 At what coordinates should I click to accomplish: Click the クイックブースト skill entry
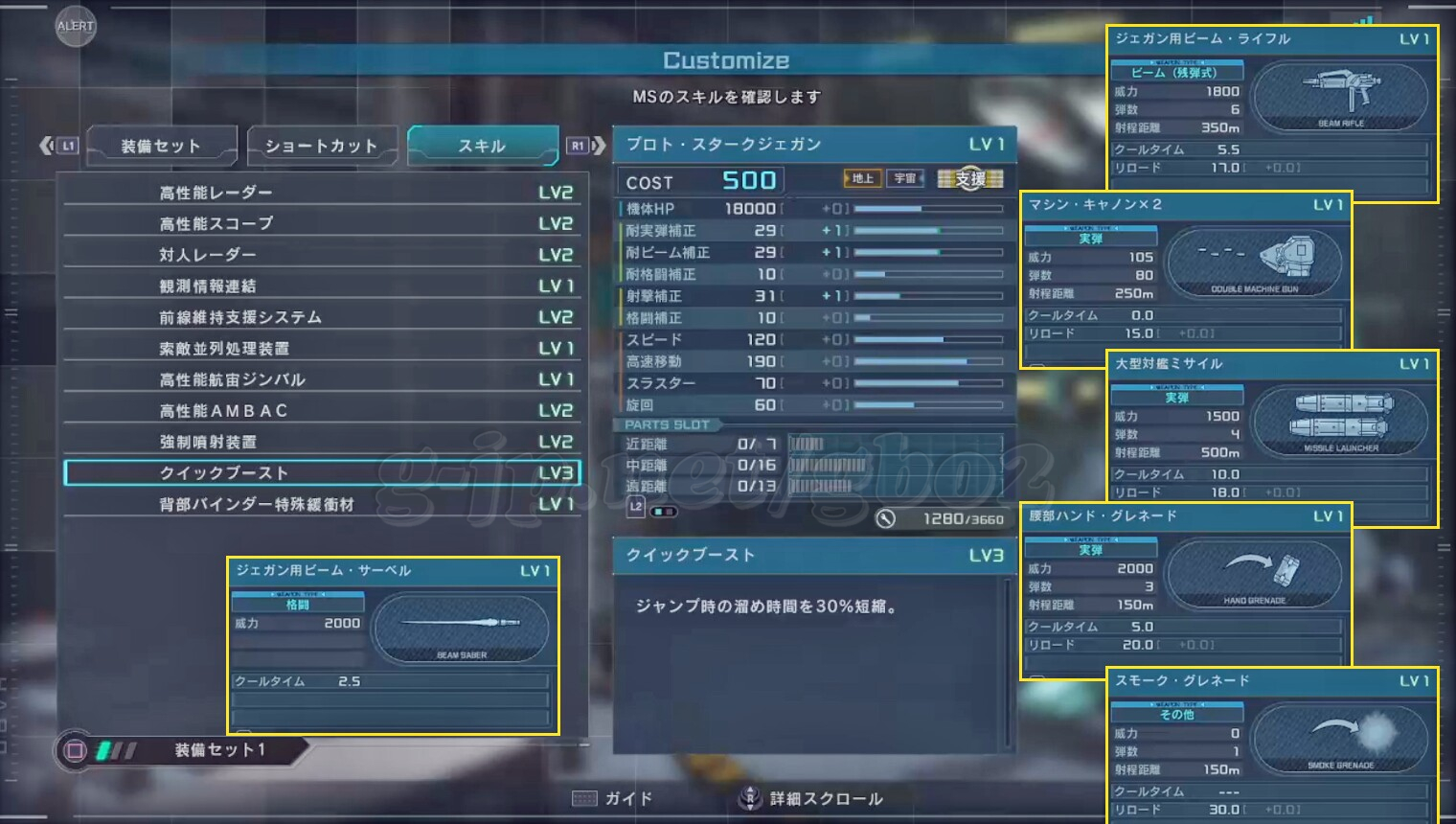point(321,473)
